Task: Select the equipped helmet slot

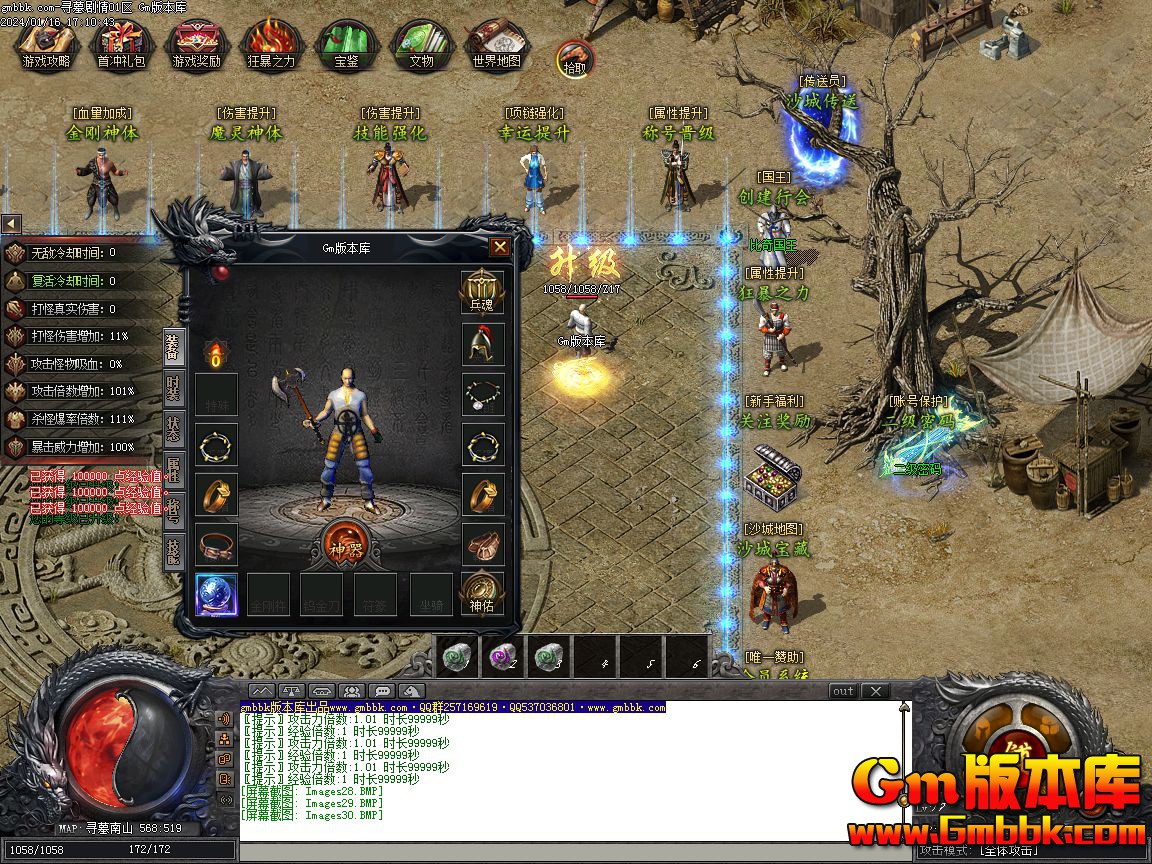Action: (x=483, y=344)
